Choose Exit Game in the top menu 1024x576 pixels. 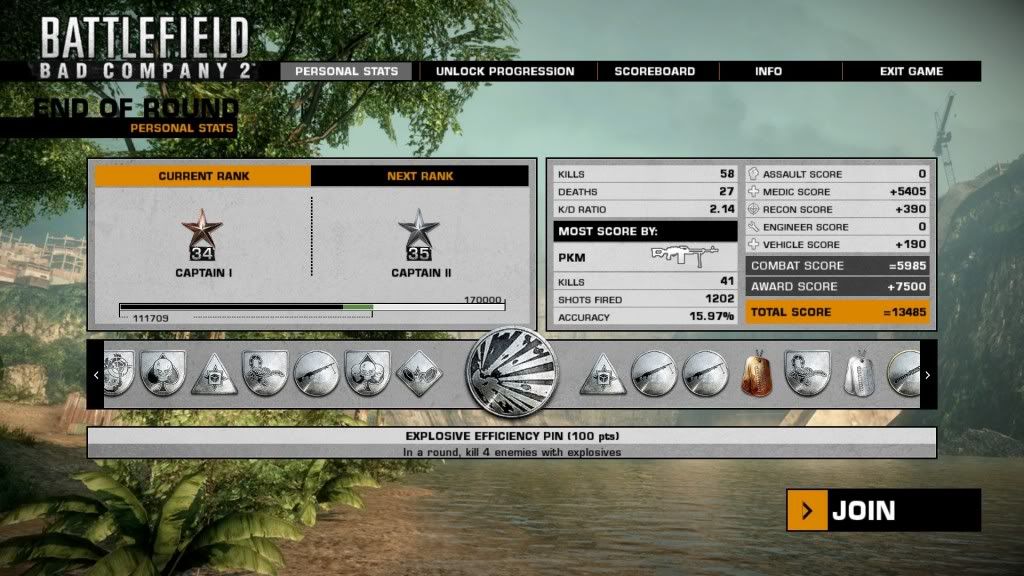[911, 71]
